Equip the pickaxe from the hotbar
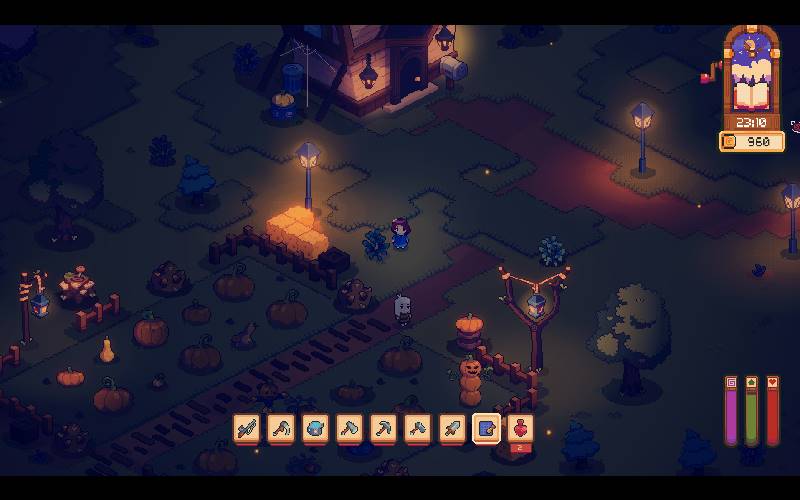Image resolution: width=800 pixels, height=500 pixels. (384, 429)
